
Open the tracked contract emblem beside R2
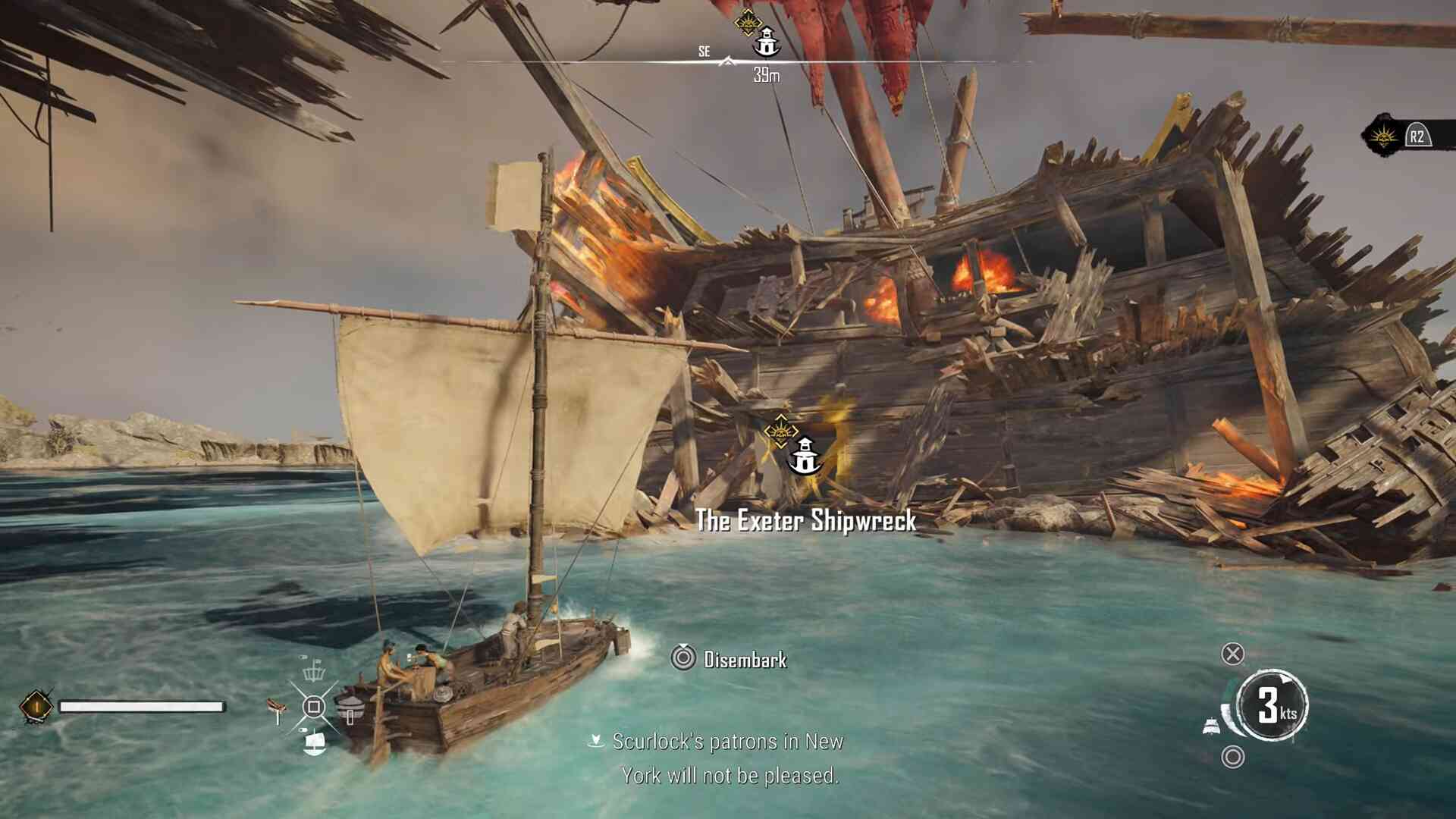(1383, 137)
